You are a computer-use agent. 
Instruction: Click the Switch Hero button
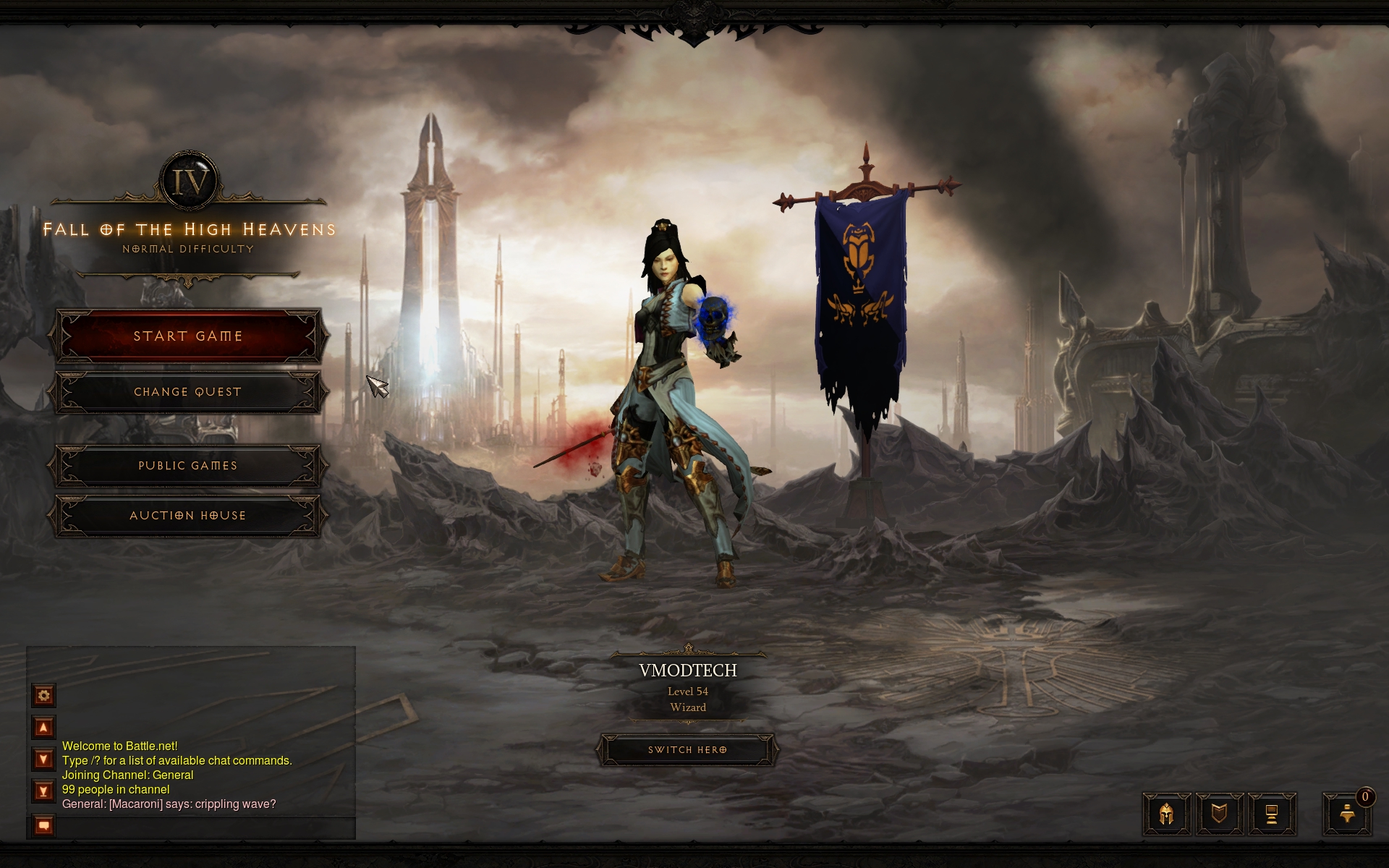(687, 750)
